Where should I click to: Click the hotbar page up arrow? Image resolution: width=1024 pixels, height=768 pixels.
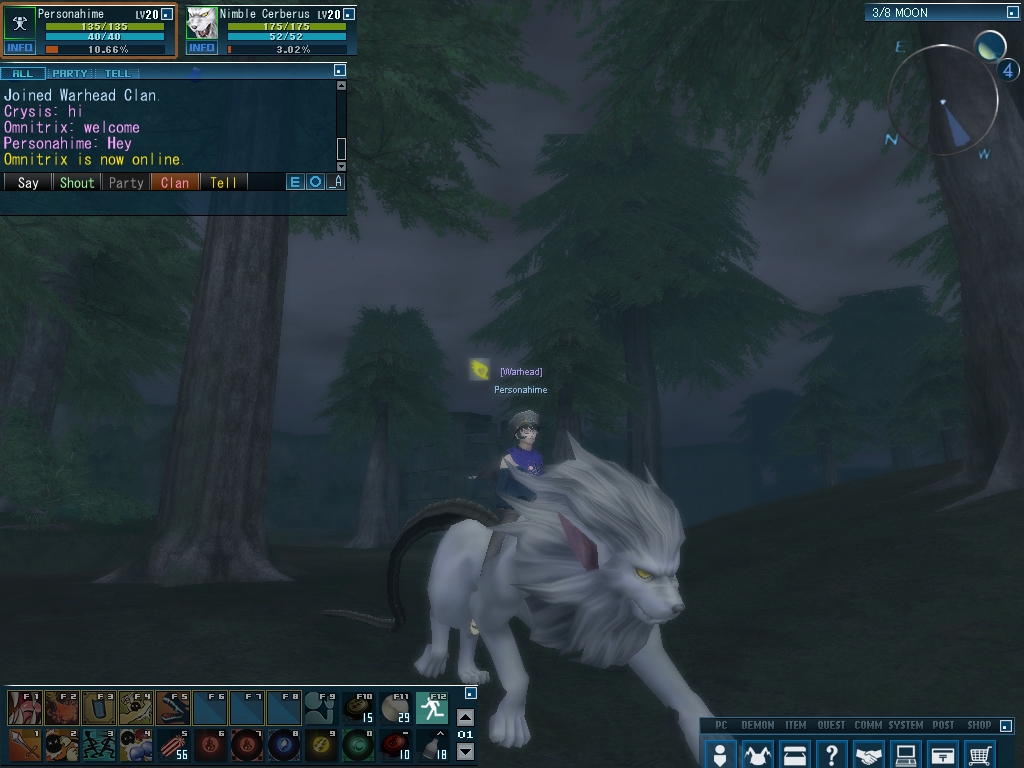click(465, 717)
